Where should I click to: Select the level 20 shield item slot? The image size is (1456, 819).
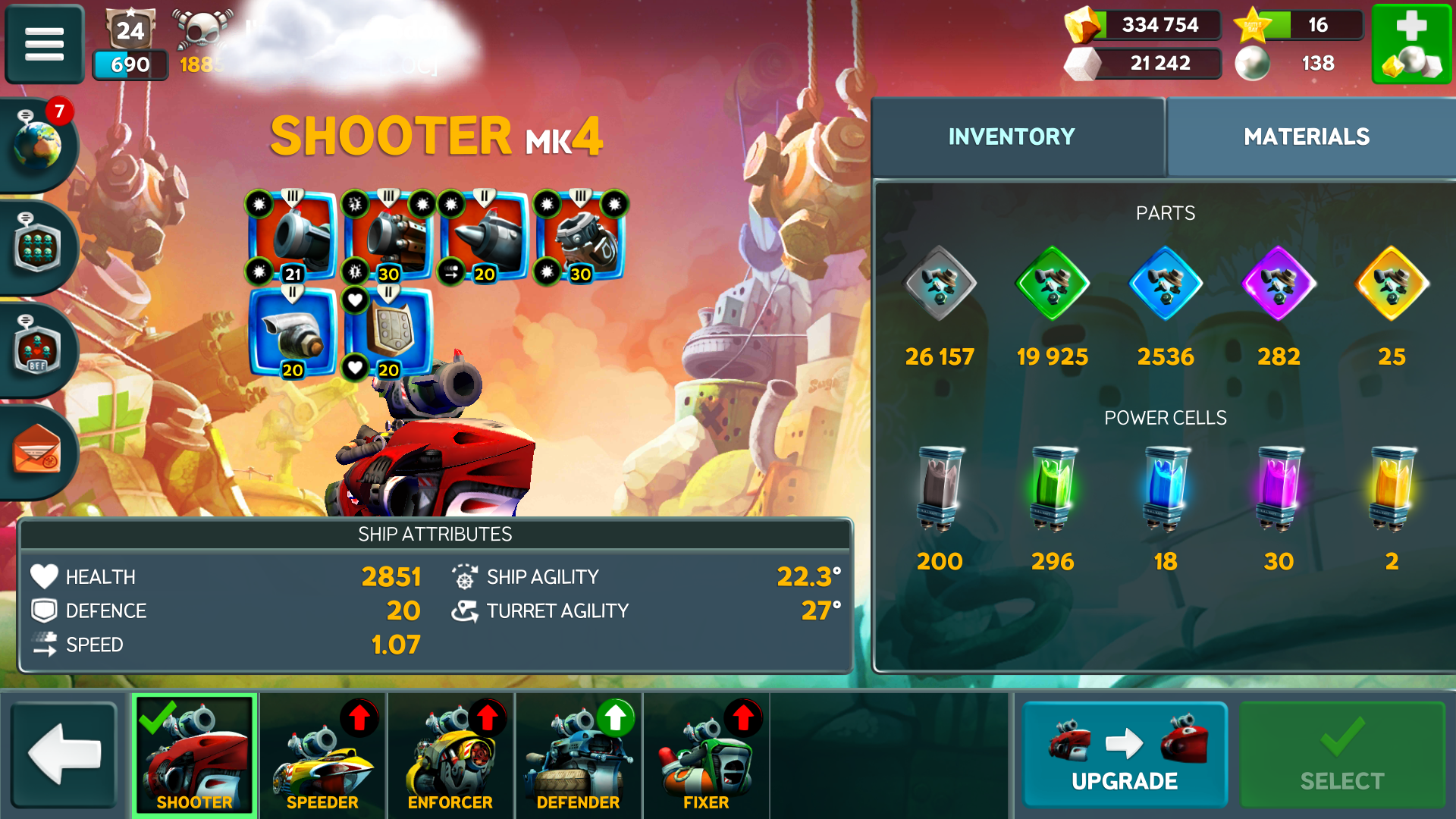(x=390, y=332)
